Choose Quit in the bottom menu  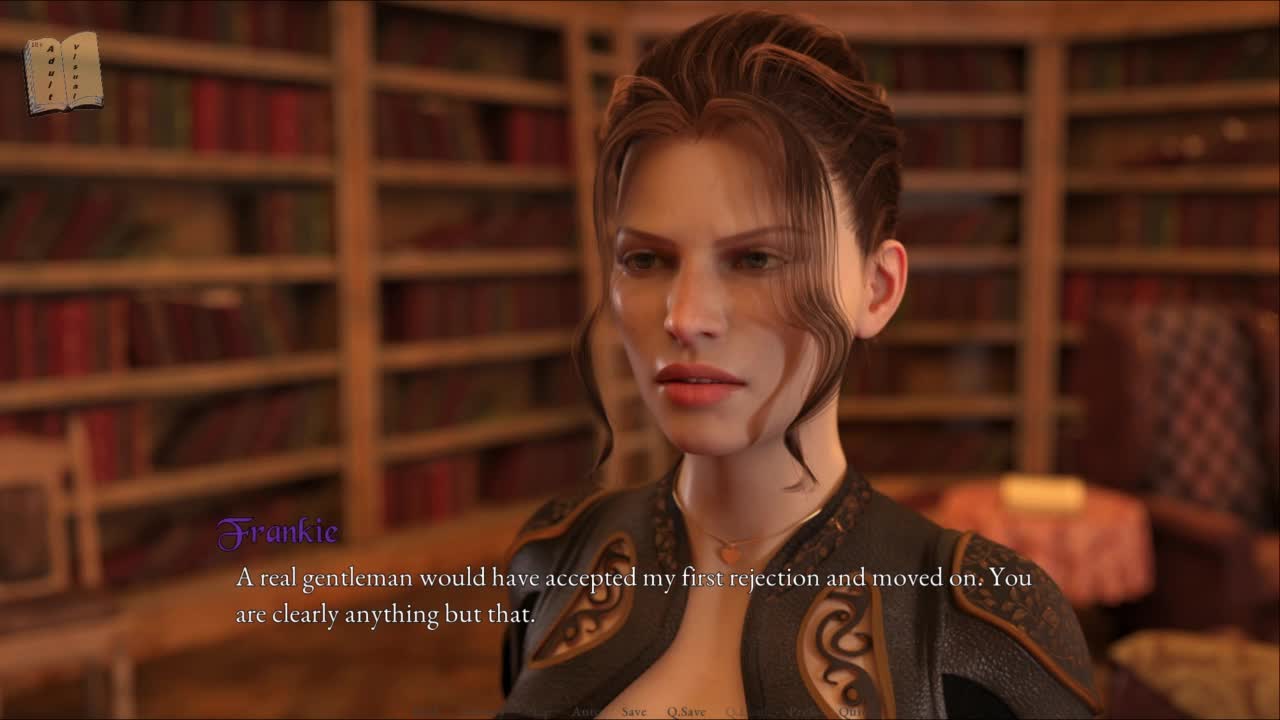(851, 712)
